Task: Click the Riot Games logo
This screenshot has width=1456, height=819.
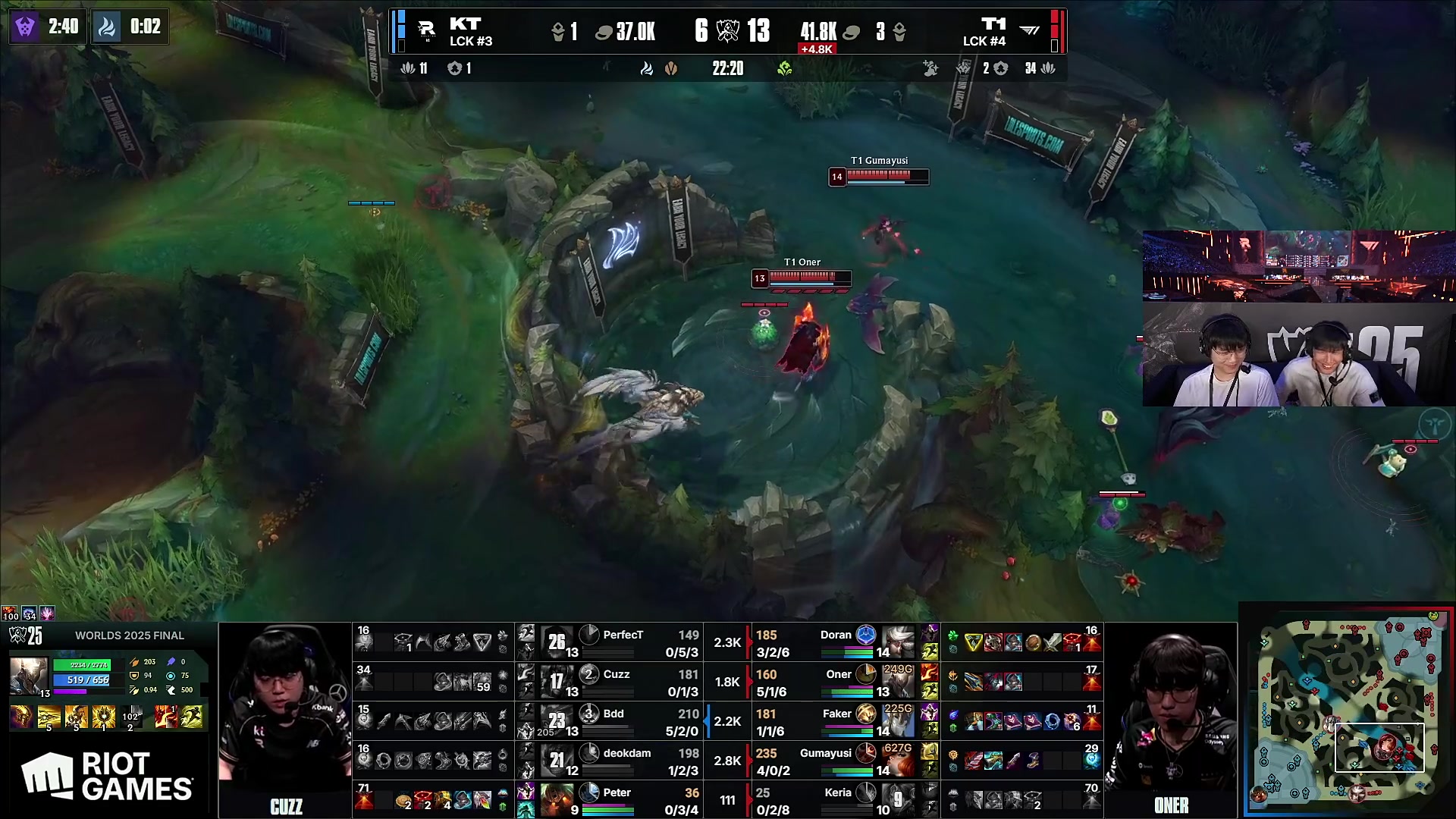Action: [x=108, y=777]
